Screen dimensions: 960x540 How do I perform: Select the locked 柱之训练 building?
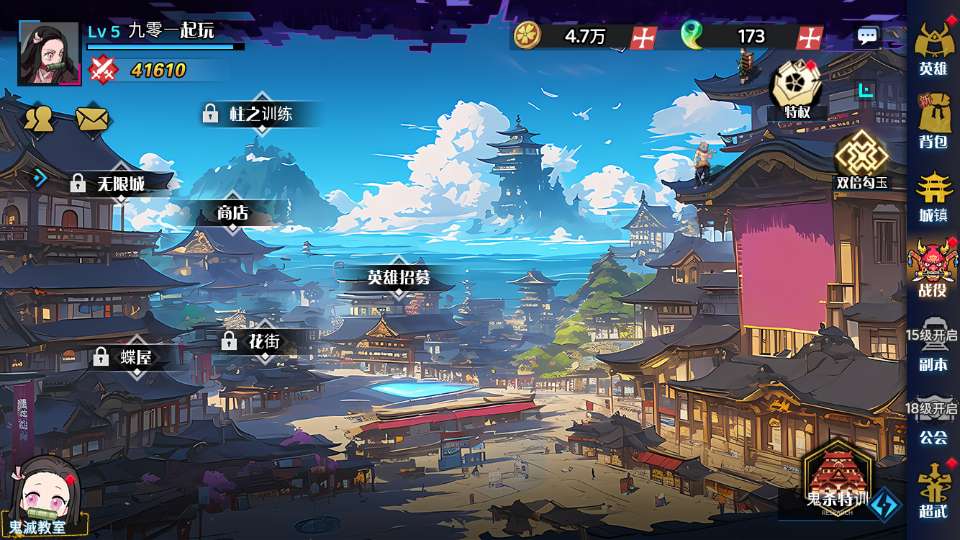pos(248,114)
